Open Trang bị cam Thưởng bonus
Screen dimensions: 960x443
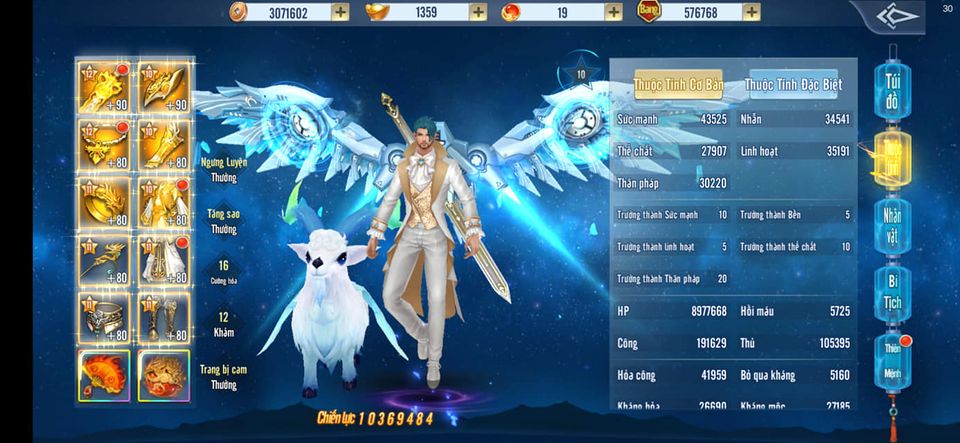(224, 376)
